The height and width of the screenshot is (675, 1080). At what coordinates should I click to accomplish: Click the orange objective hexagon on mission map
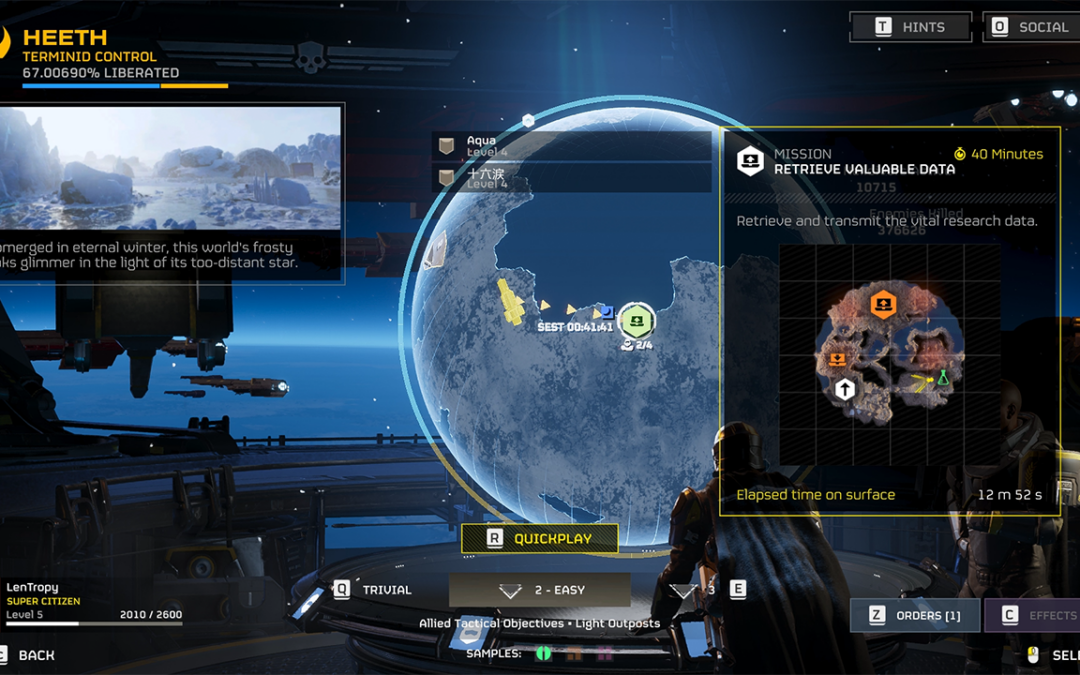point(882,304)
